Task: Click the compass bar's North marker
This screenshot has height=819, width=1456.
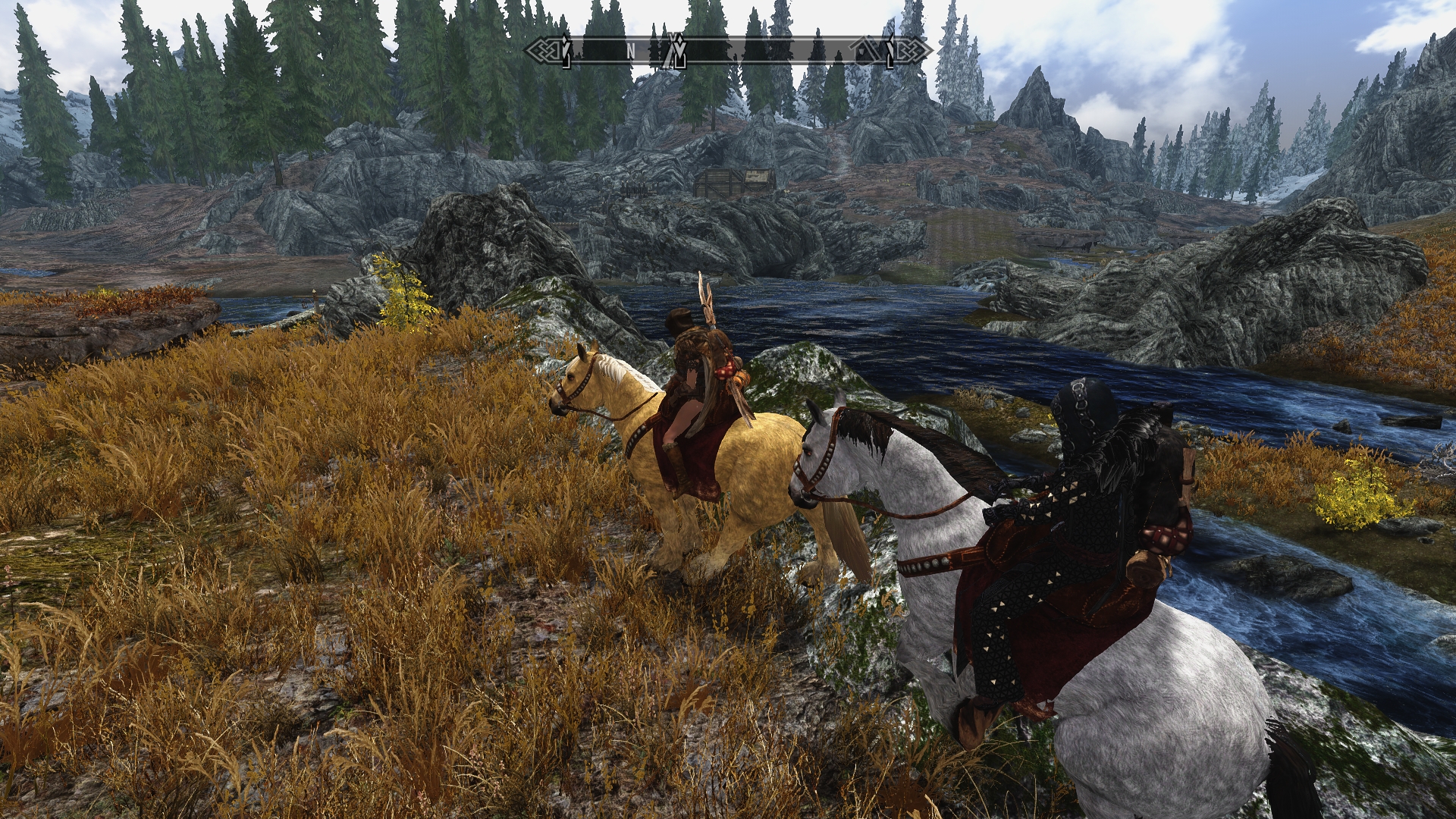Action: pyautogui.click(x=630, y=51)
